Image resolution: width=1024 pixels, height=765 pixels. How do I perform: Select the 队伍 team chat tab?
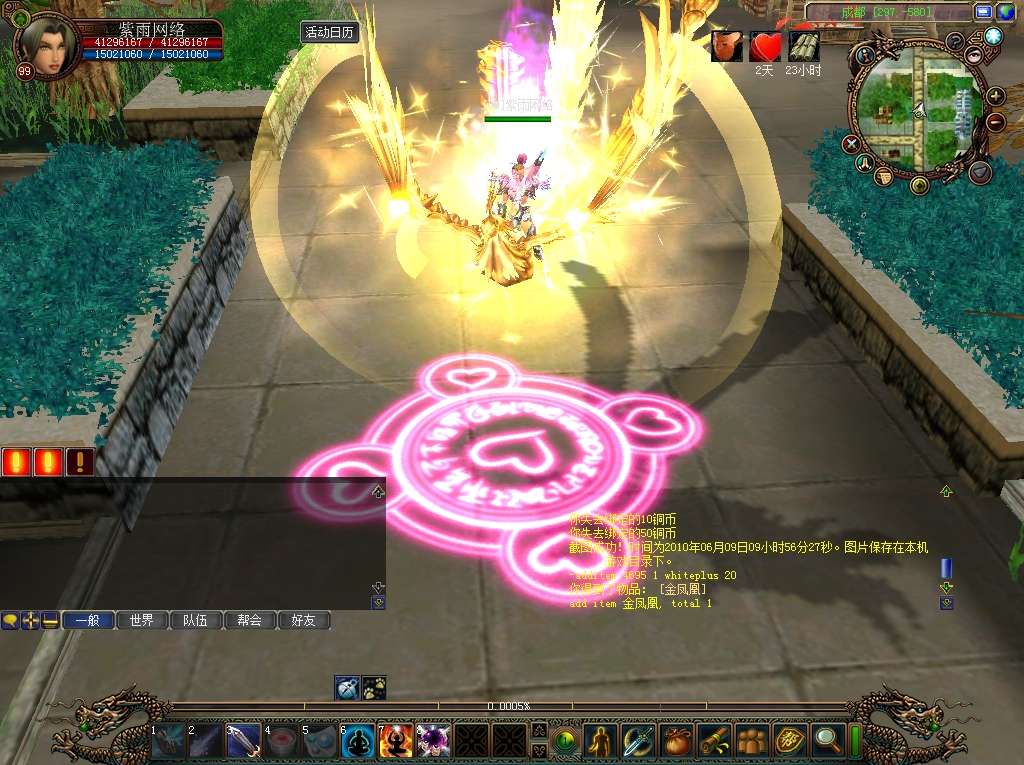(x=196, y=620)
